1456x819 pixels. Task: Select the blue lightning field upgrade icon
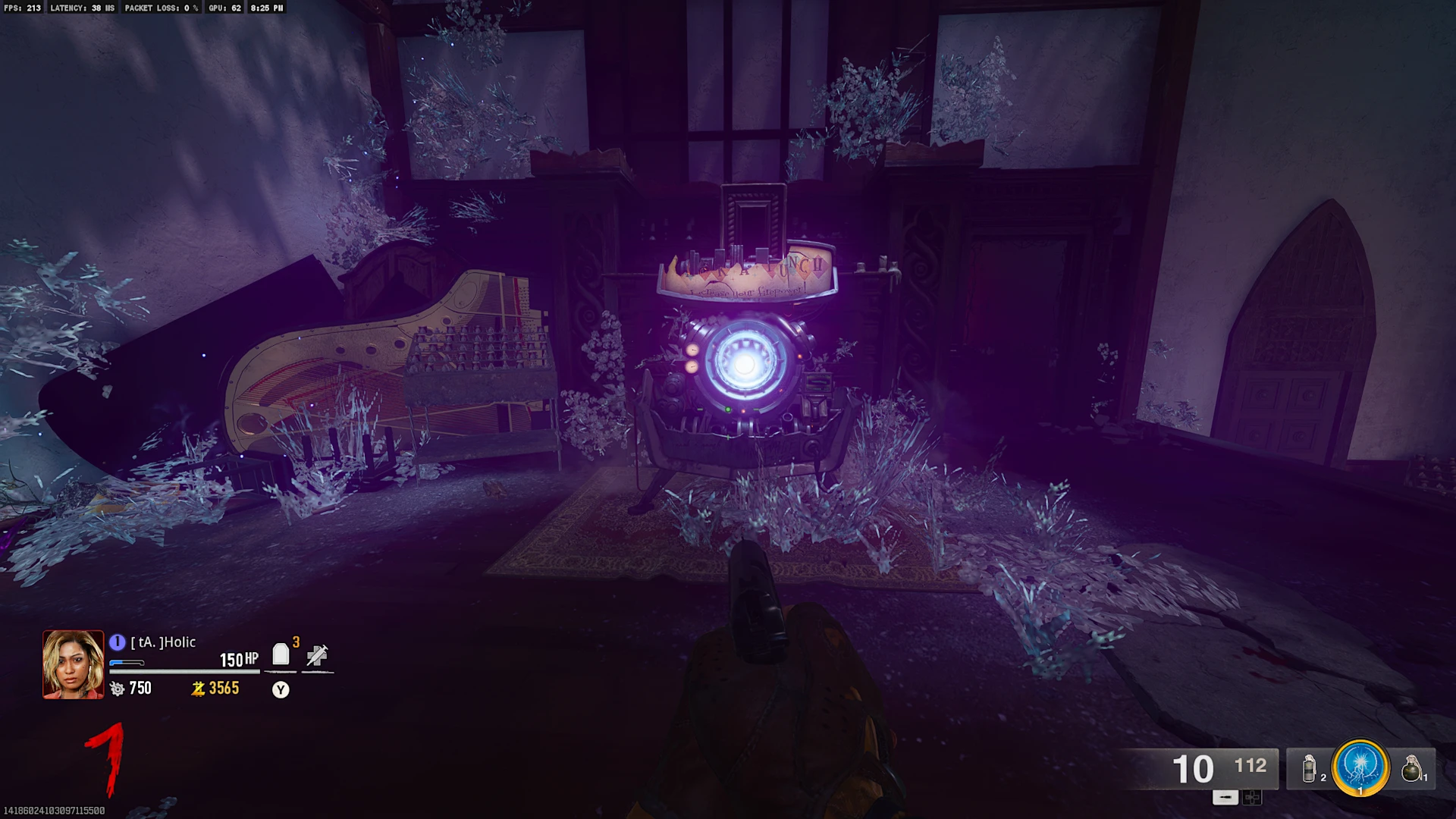(1360, 767)
